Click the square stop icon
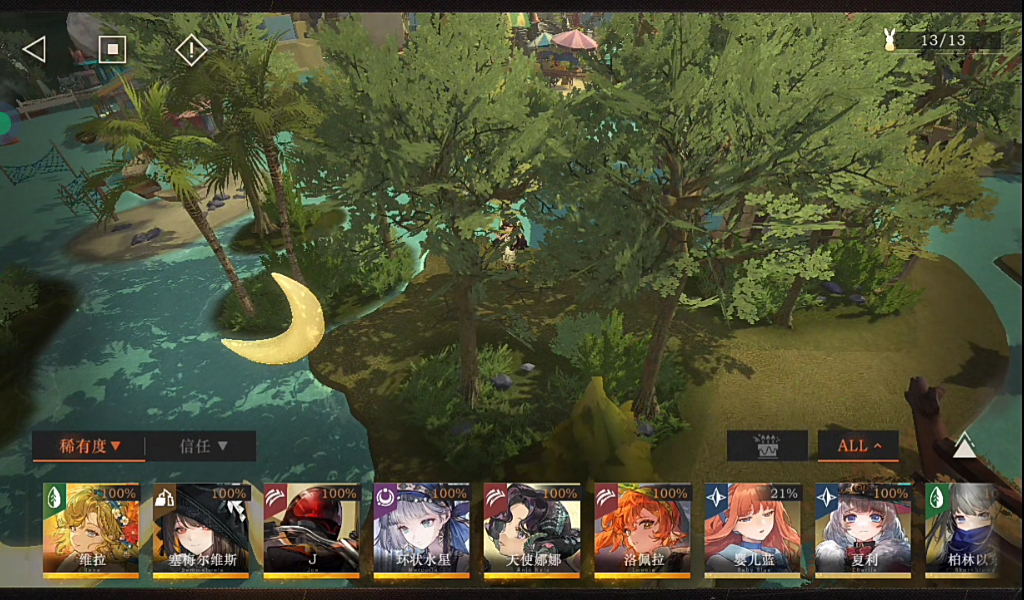The width and height of the screenshot is (1024, 600). 112,49
